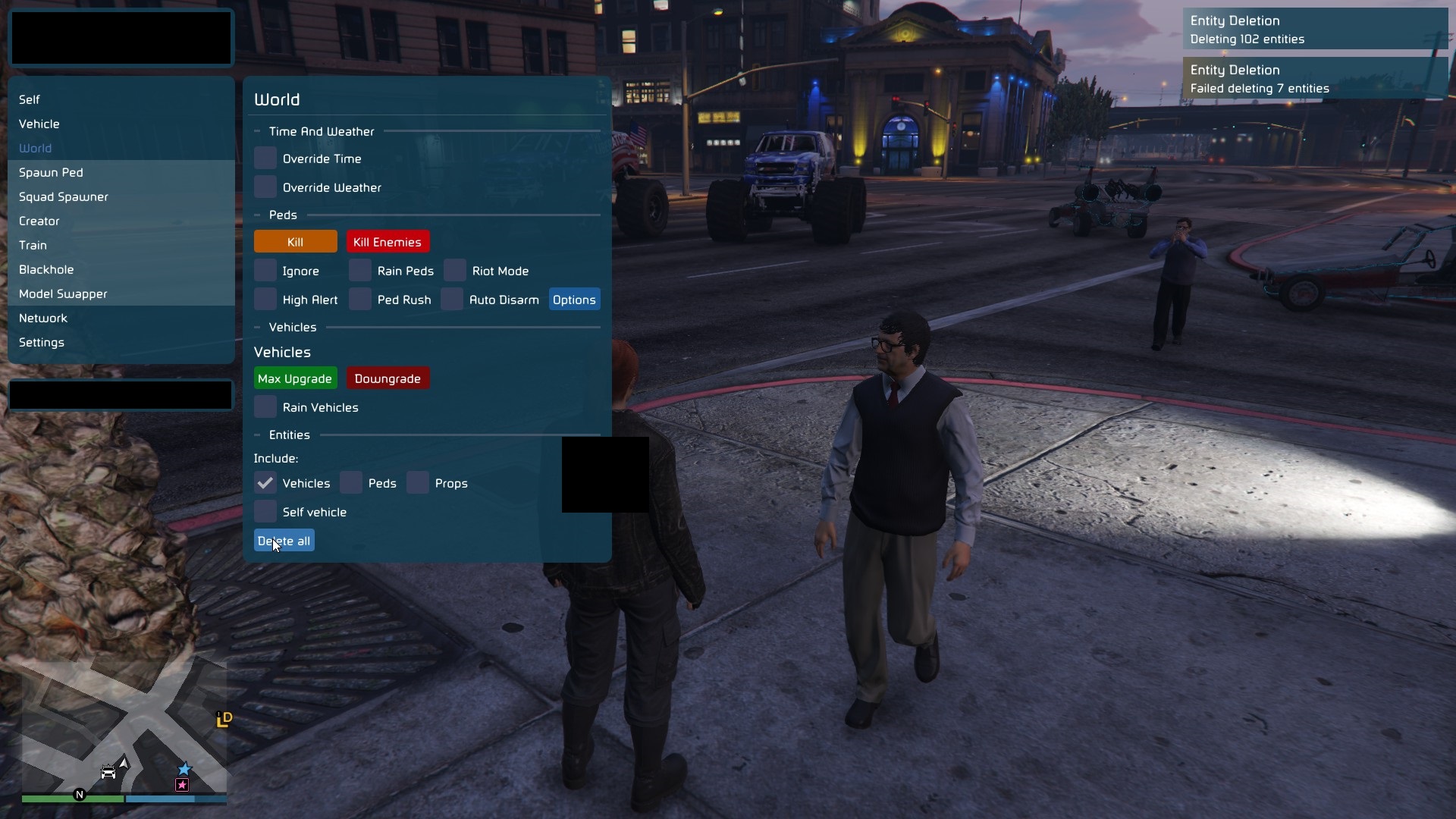1456x819 pixels.
Task: Enable the Self vehicle checkbox
Action: tap(265, 511)
